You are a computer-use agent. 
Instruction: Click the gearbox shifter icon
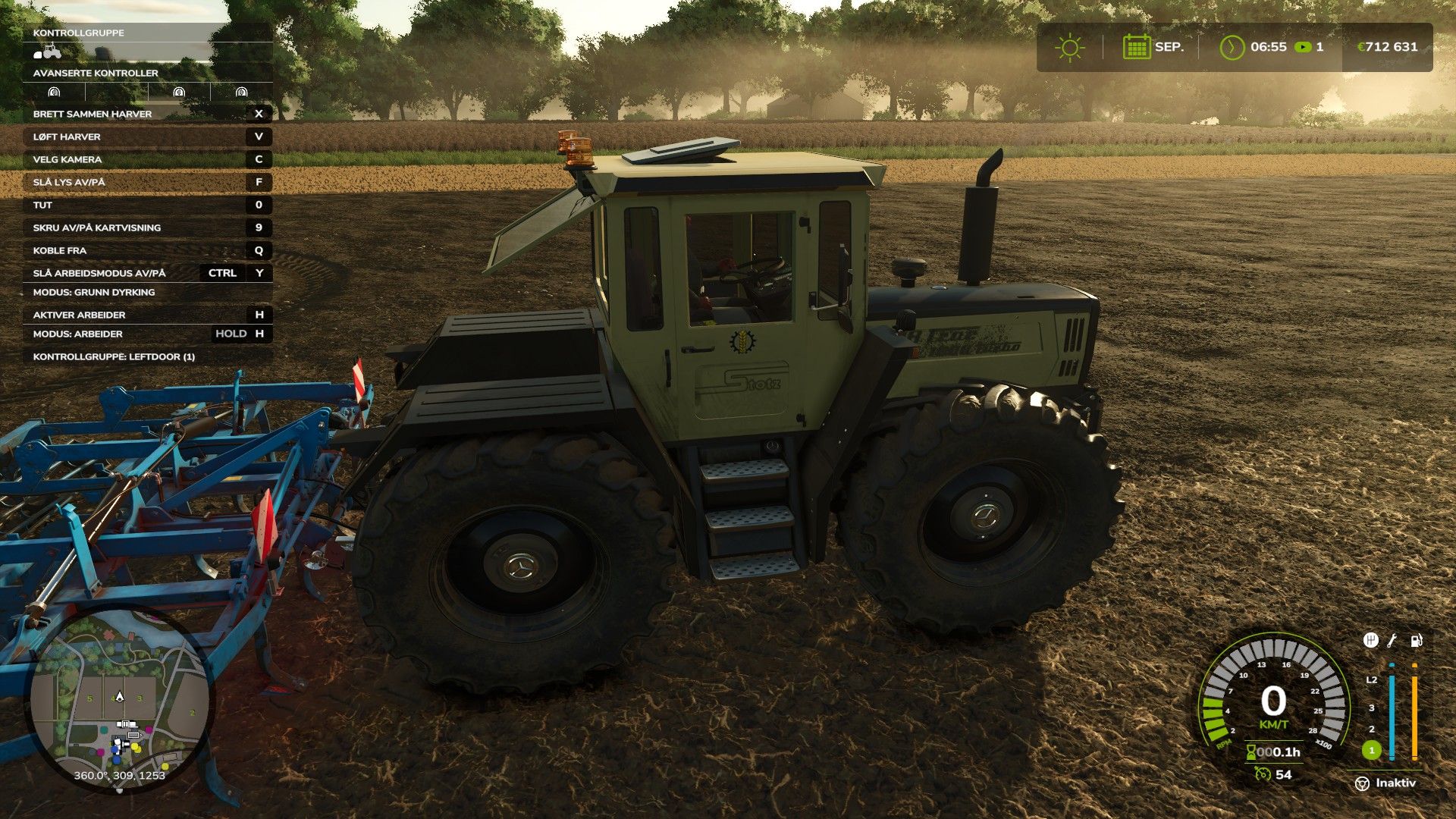tap(1370, 640)
